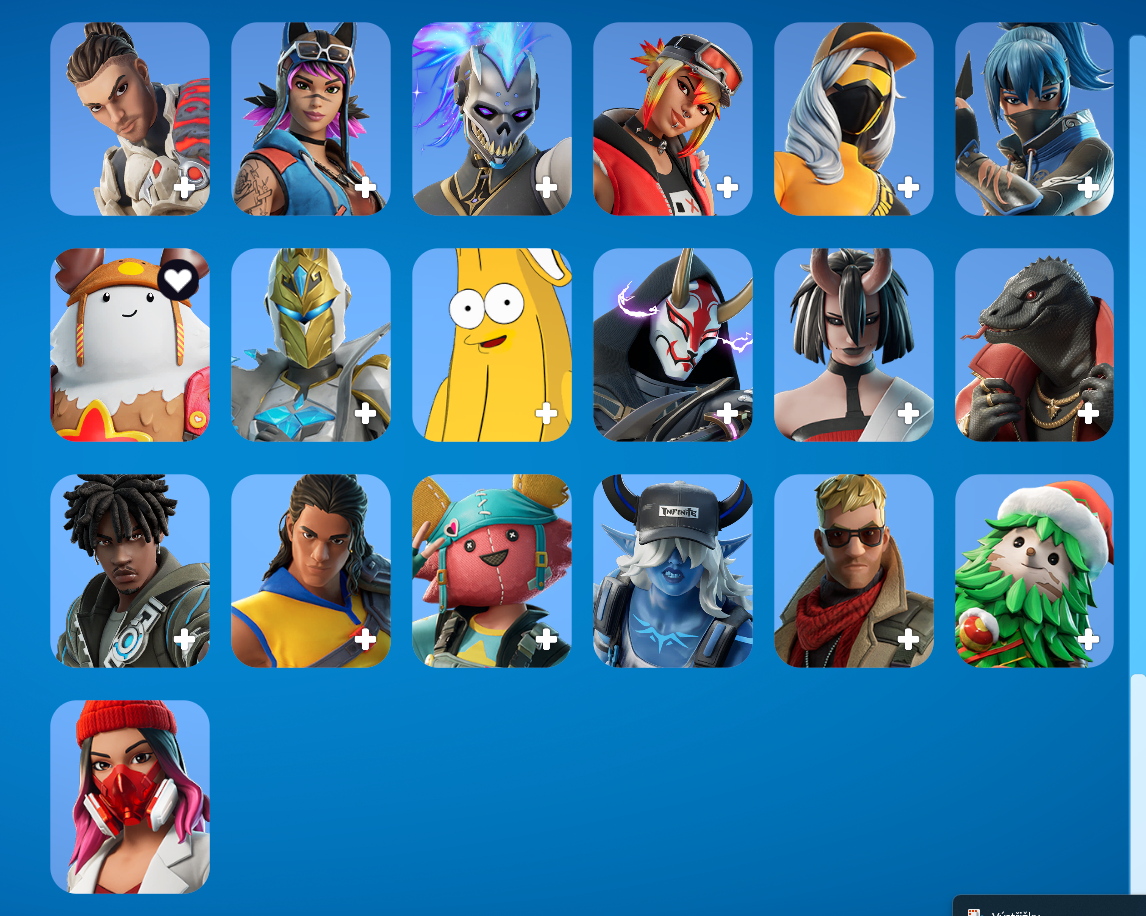Image resolution: width=1146 pixels, height=916 pixels.
Task: Select the banana character outfit tile
Action: click(491, 344)
